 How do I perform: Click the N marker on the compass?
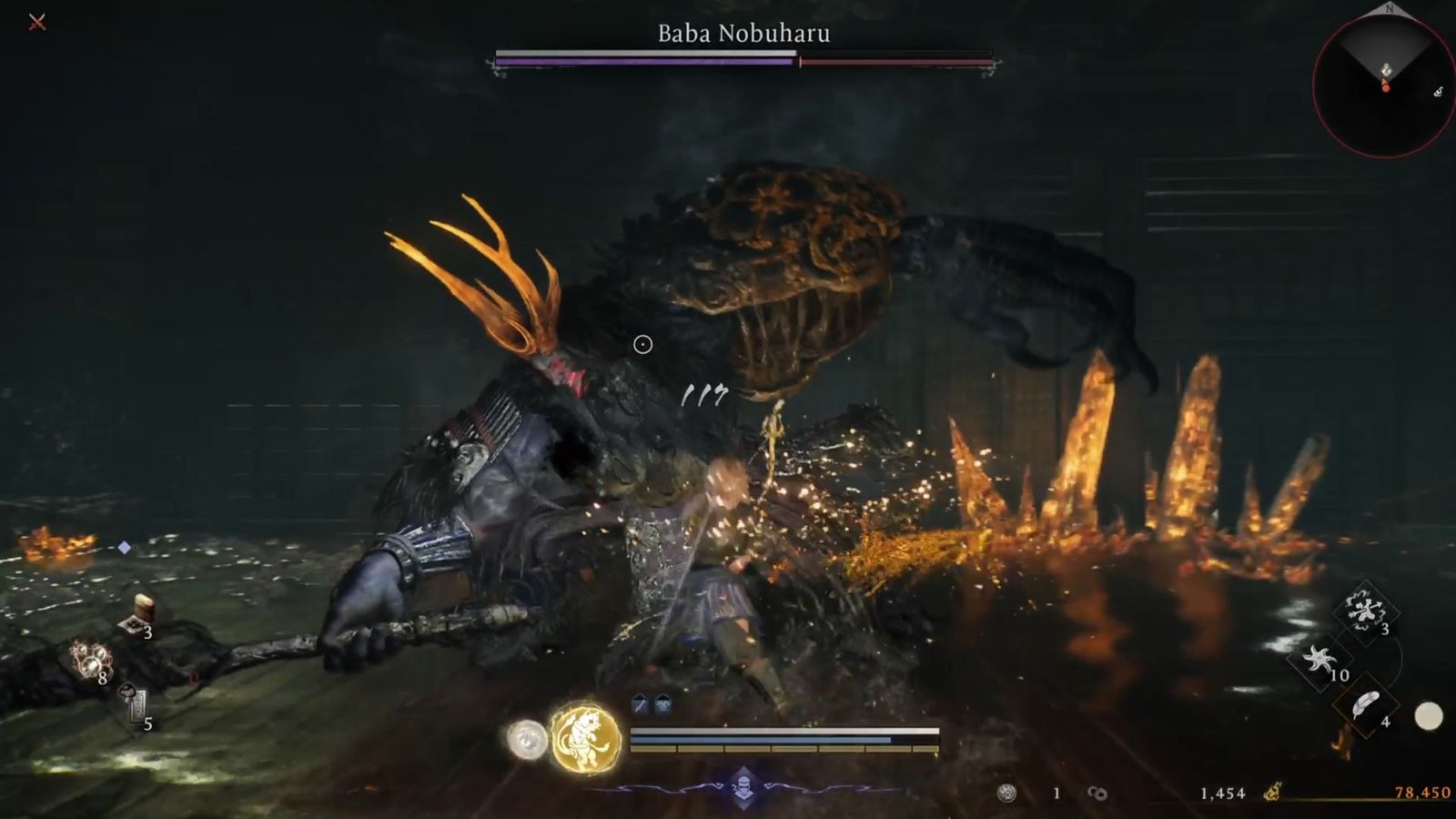pyautogui.click(x=1388, y=9)
